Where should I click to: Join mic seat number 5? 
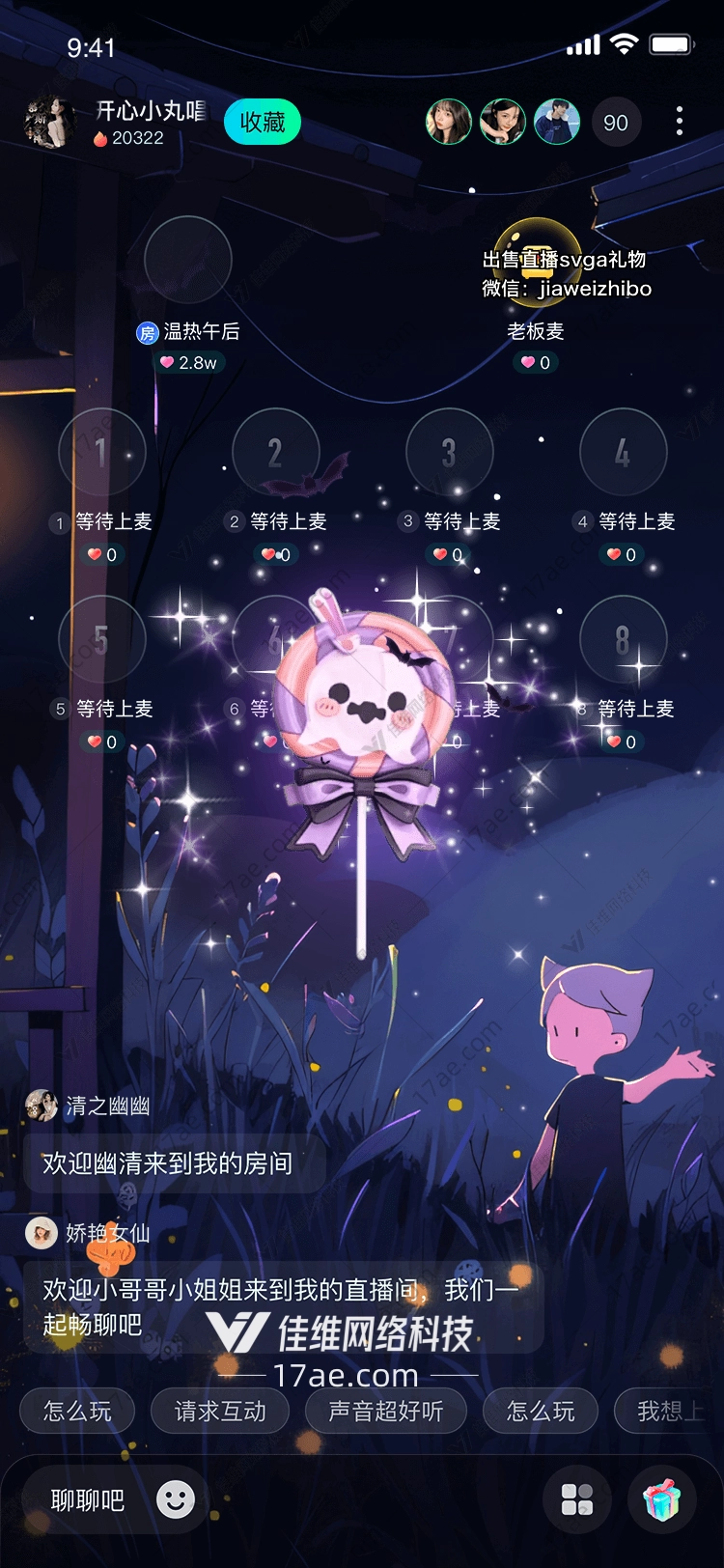[102, 639]
